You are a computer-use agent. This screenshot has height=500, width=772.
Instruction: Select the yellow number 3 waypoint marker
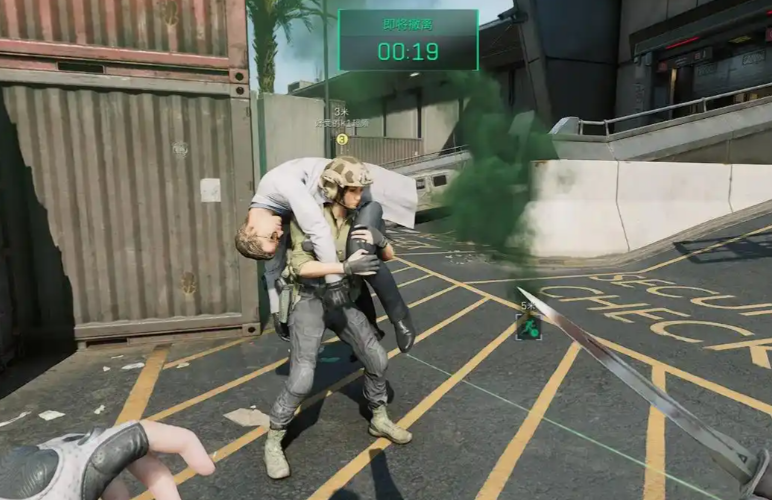[x=342, y=139]
